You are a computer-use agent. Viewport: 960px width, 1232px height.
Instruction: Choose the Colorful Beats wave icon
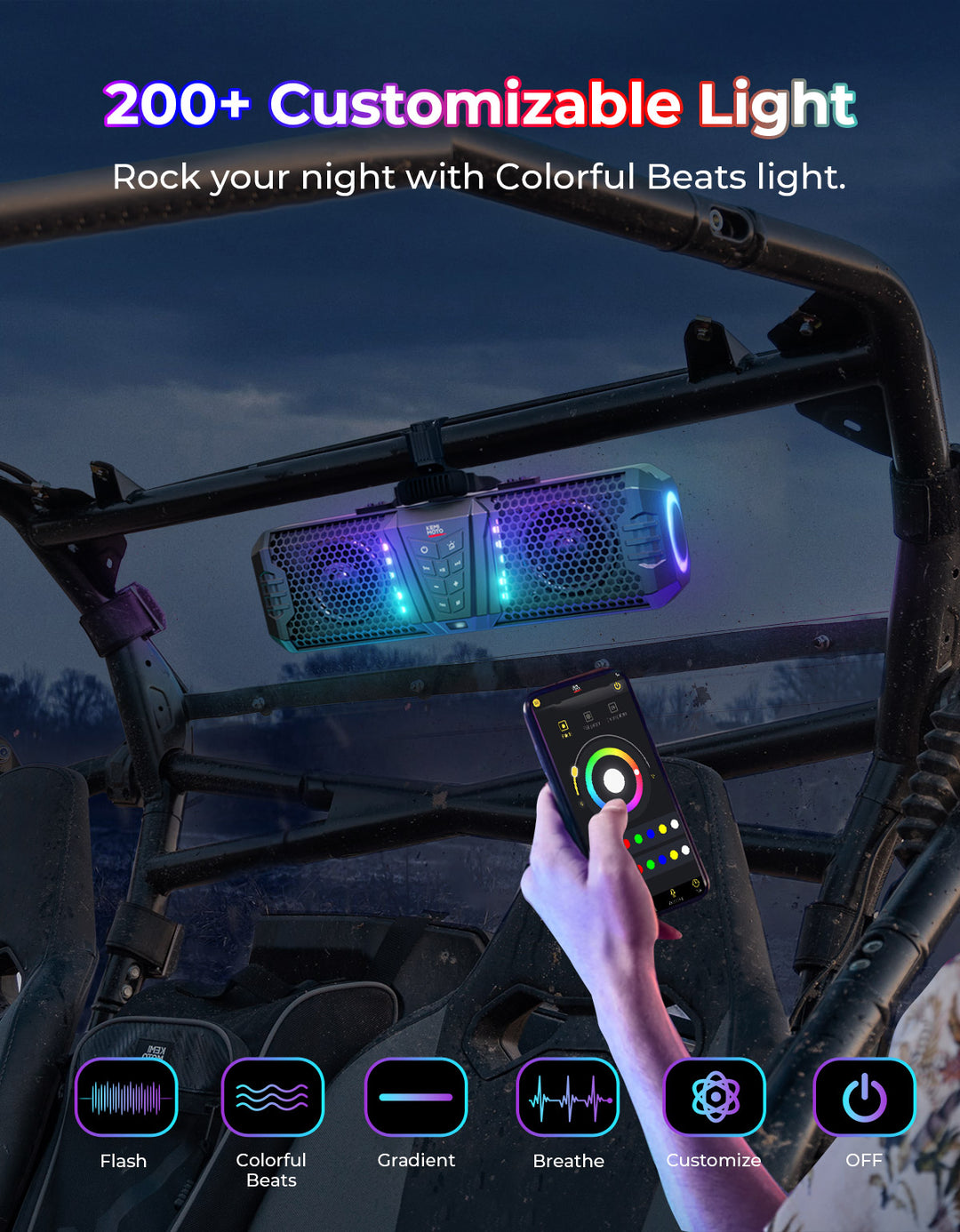point(272,1098)
